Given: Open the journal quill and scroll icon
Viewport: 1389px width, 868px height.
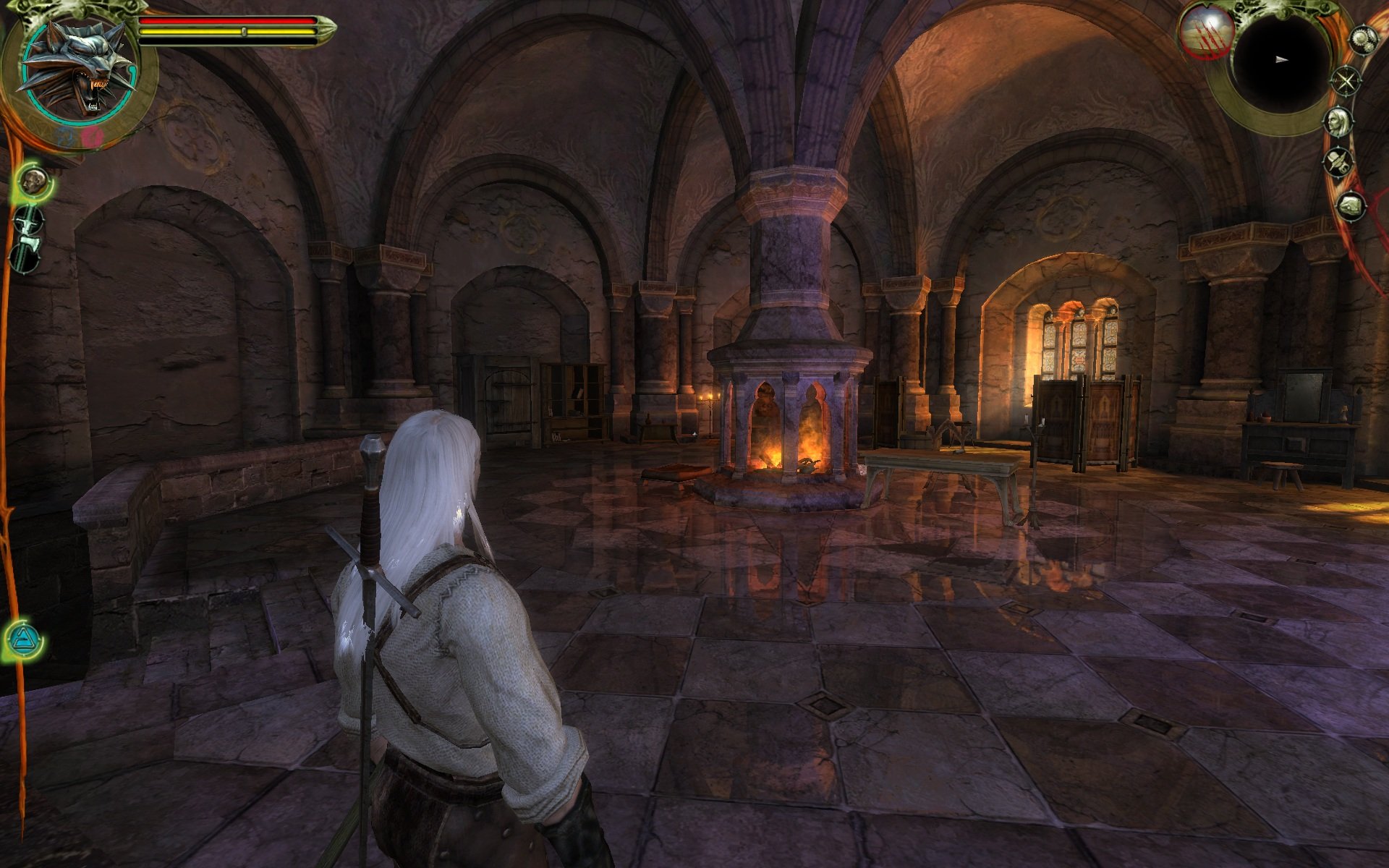Looking at the screenshot, I should [x=1339, y=161].
